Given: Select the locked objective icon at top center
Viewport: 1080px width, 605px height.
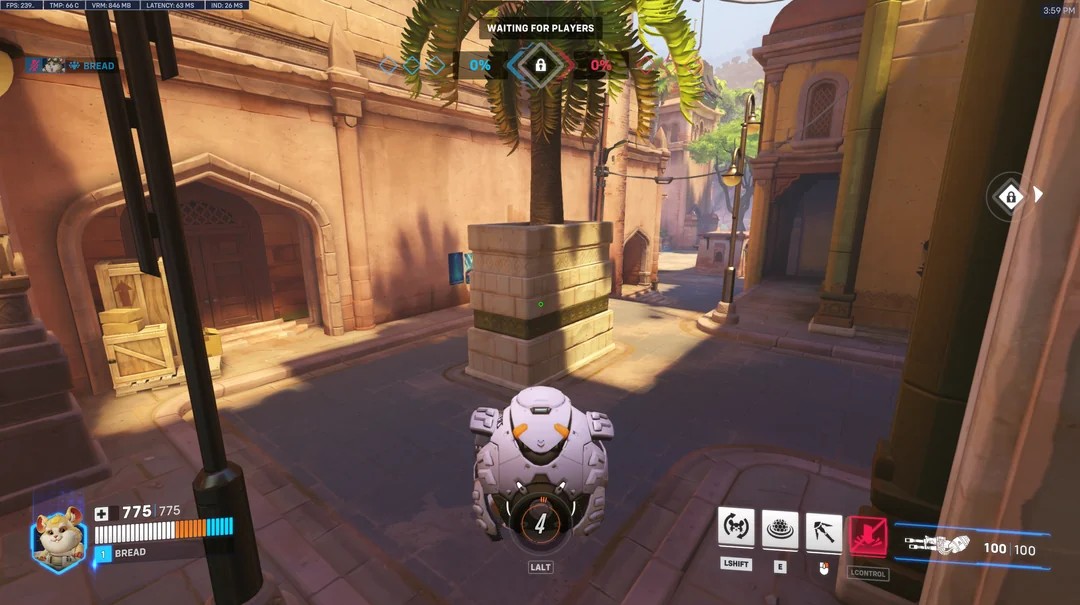Looking at the screenshot, I should (x=540, y=65).
